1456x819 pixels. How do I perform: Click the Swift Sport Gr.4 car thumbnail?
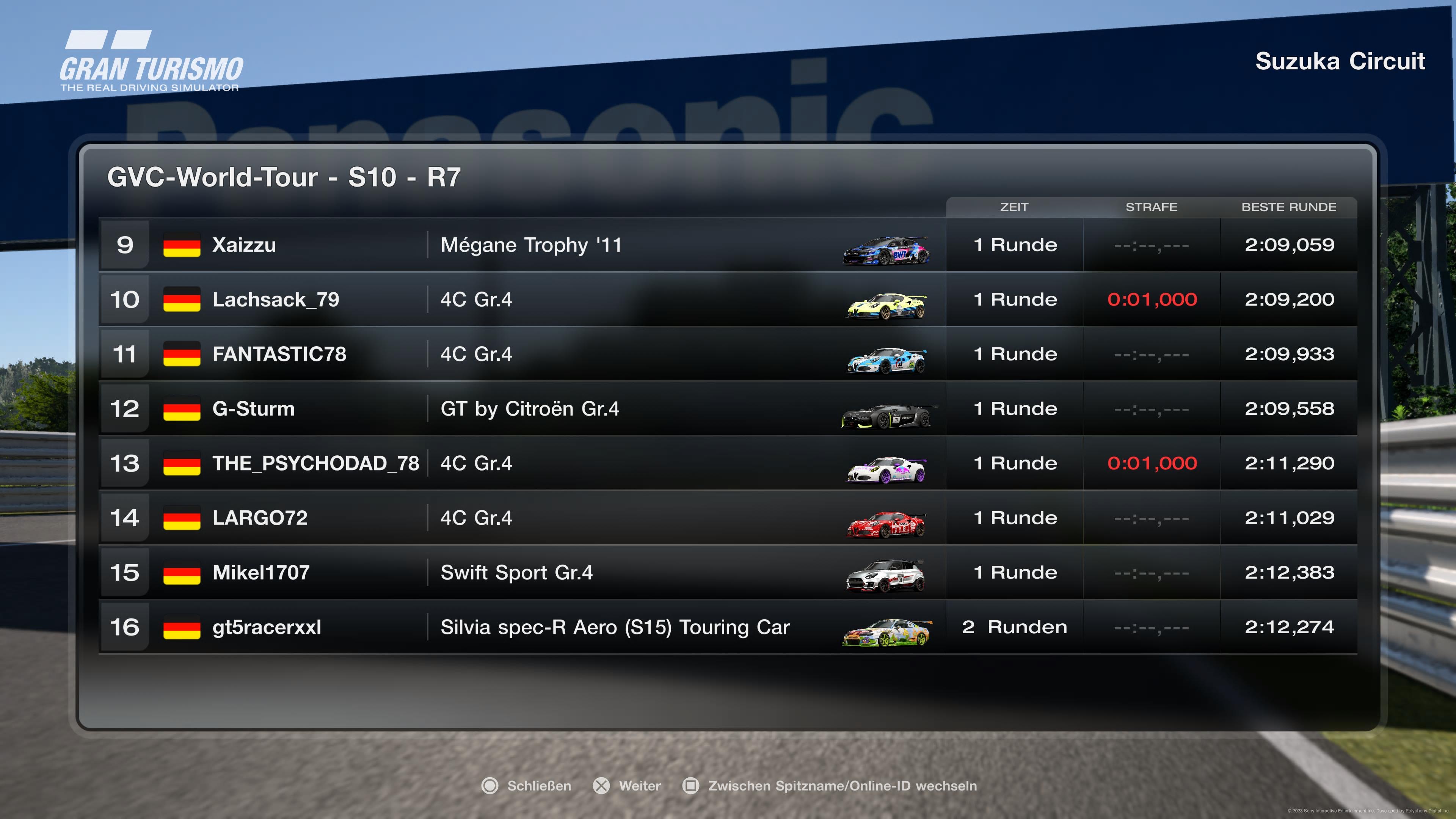(886, 576)
